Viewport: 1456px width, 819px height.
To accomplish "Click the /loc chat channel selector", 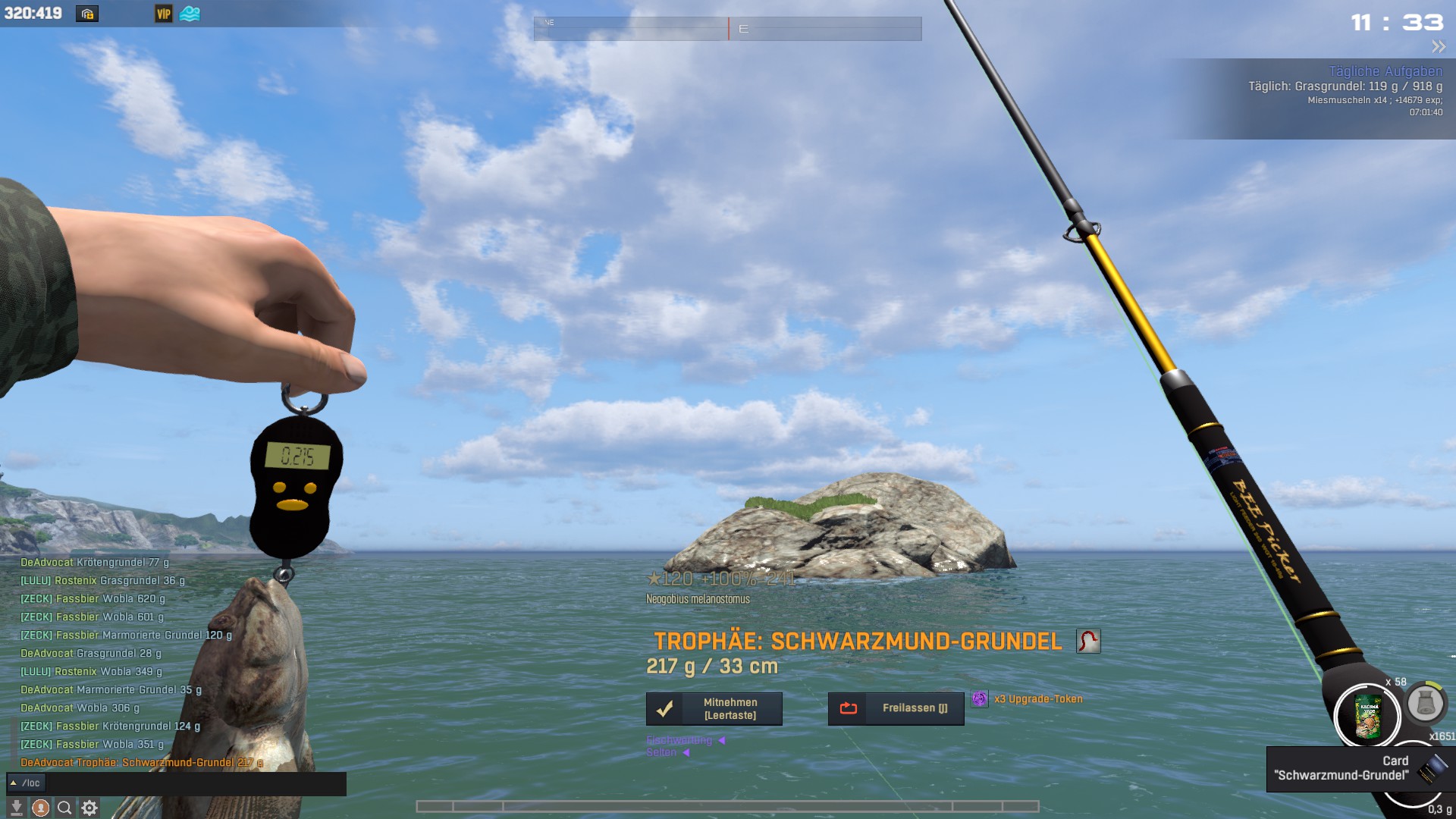I will 26,783.
